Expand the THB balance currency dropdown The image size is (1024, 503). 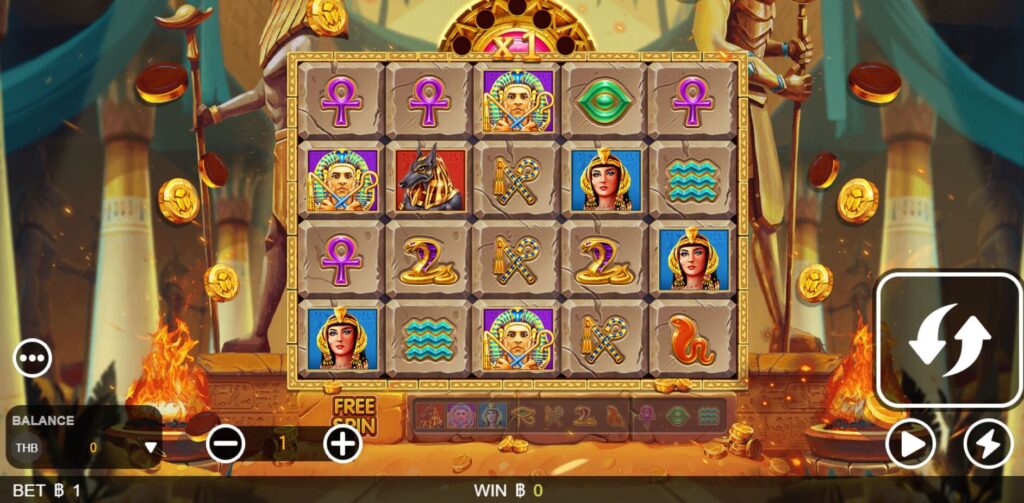(x=151, y=447)
